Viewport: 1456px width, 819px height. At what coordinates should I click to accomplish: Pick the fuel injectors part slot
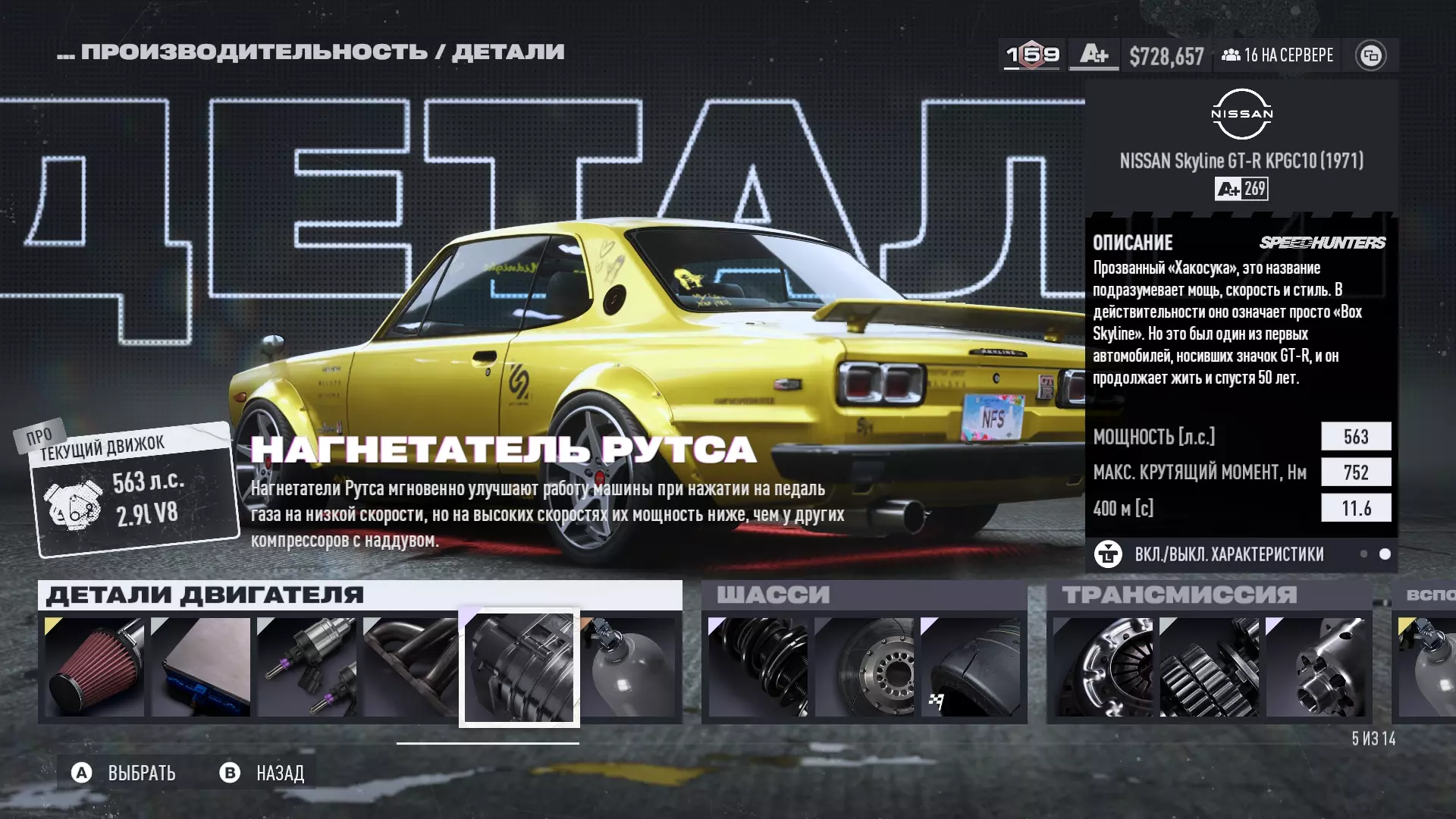[x=307, y=667]
